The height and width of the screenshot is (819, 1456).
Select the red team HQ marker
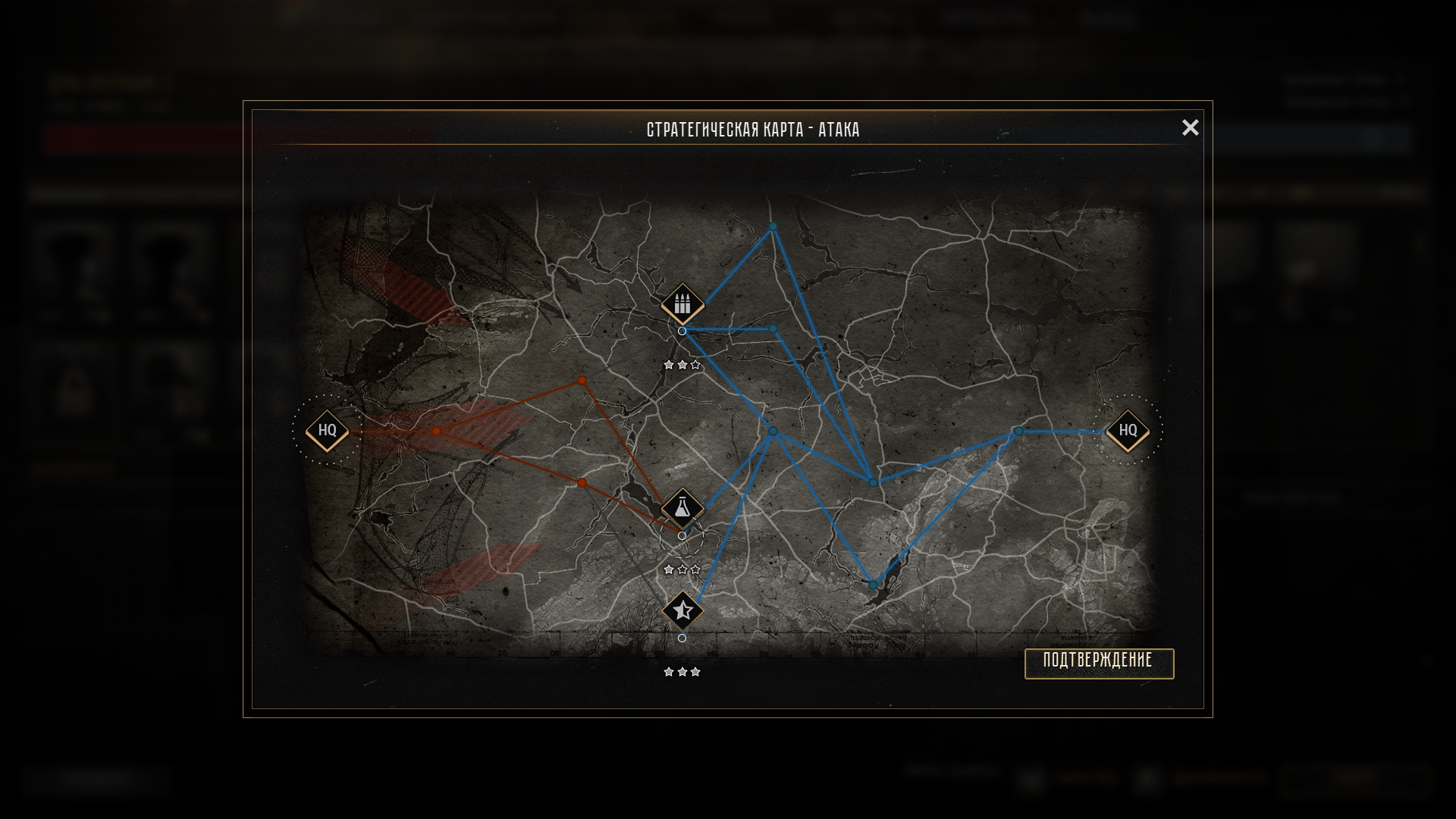327,431
